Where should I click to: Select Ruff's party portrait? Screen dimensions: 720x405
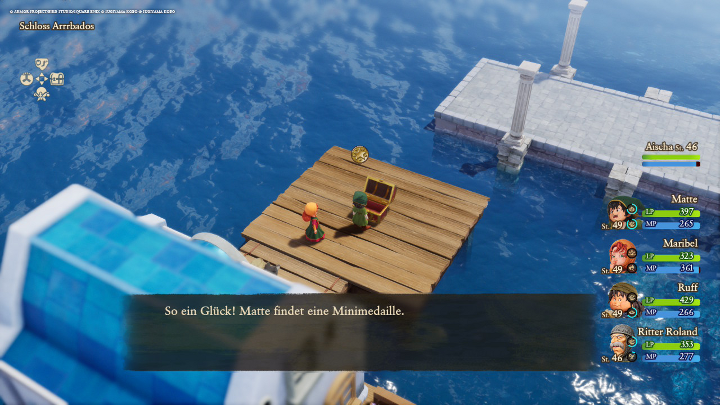point(617,298)
